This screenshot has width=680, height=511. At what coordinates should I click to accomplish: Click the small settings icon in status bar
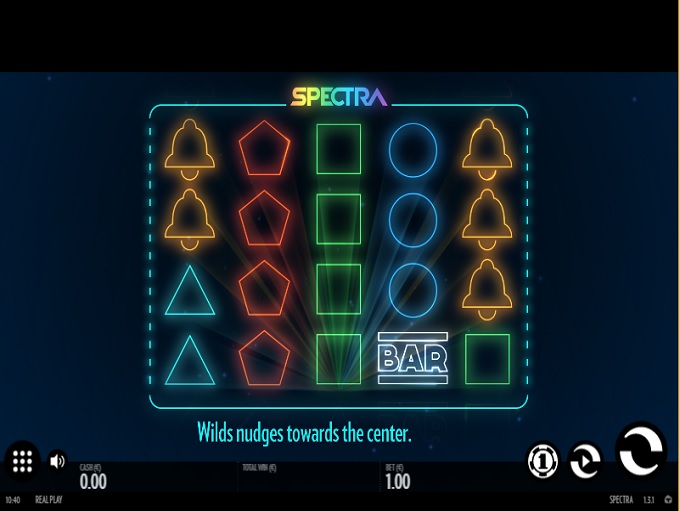668,499
